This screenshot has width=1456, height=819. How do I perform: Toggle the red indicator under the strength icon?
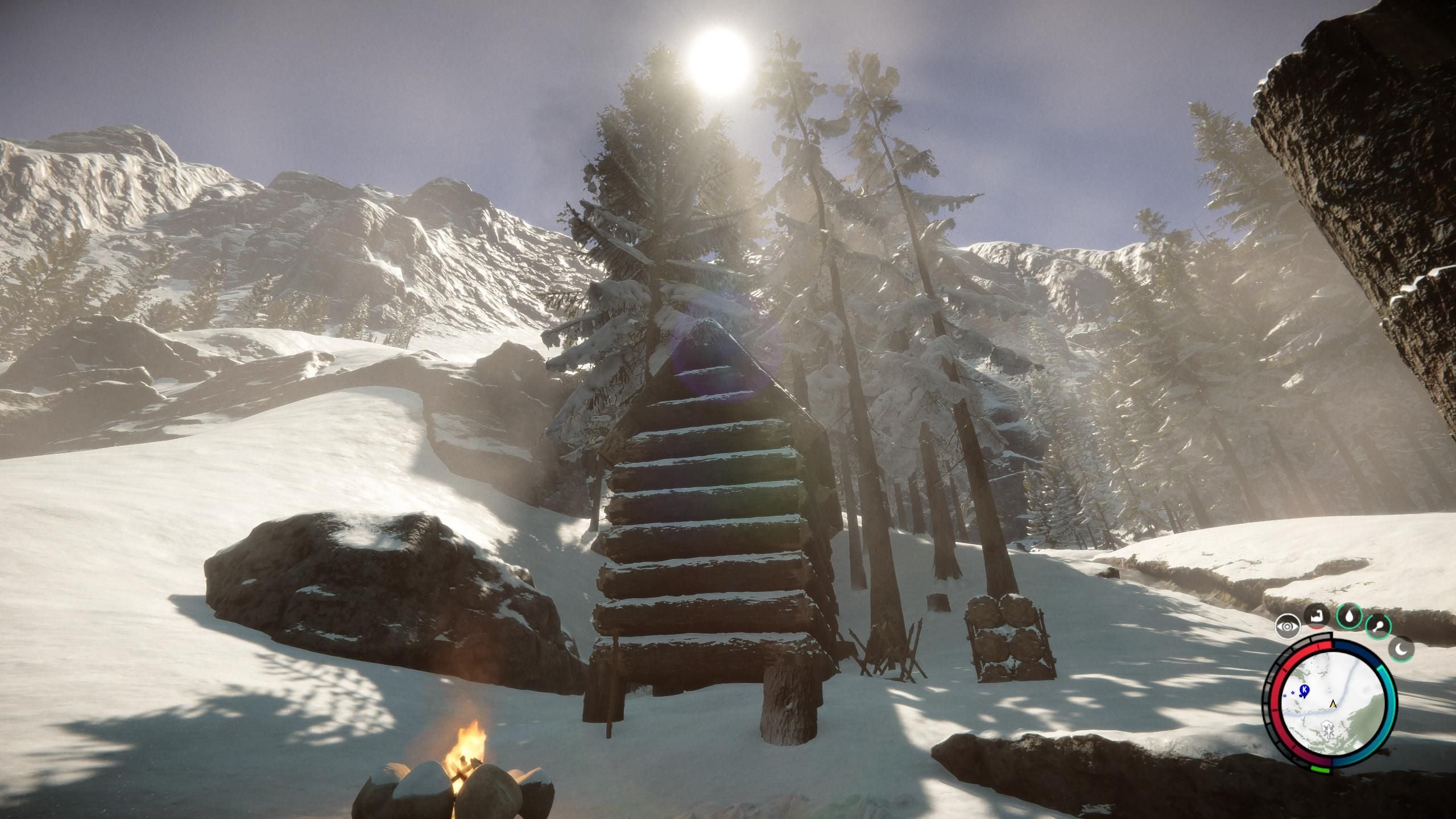click(1315, 628)
